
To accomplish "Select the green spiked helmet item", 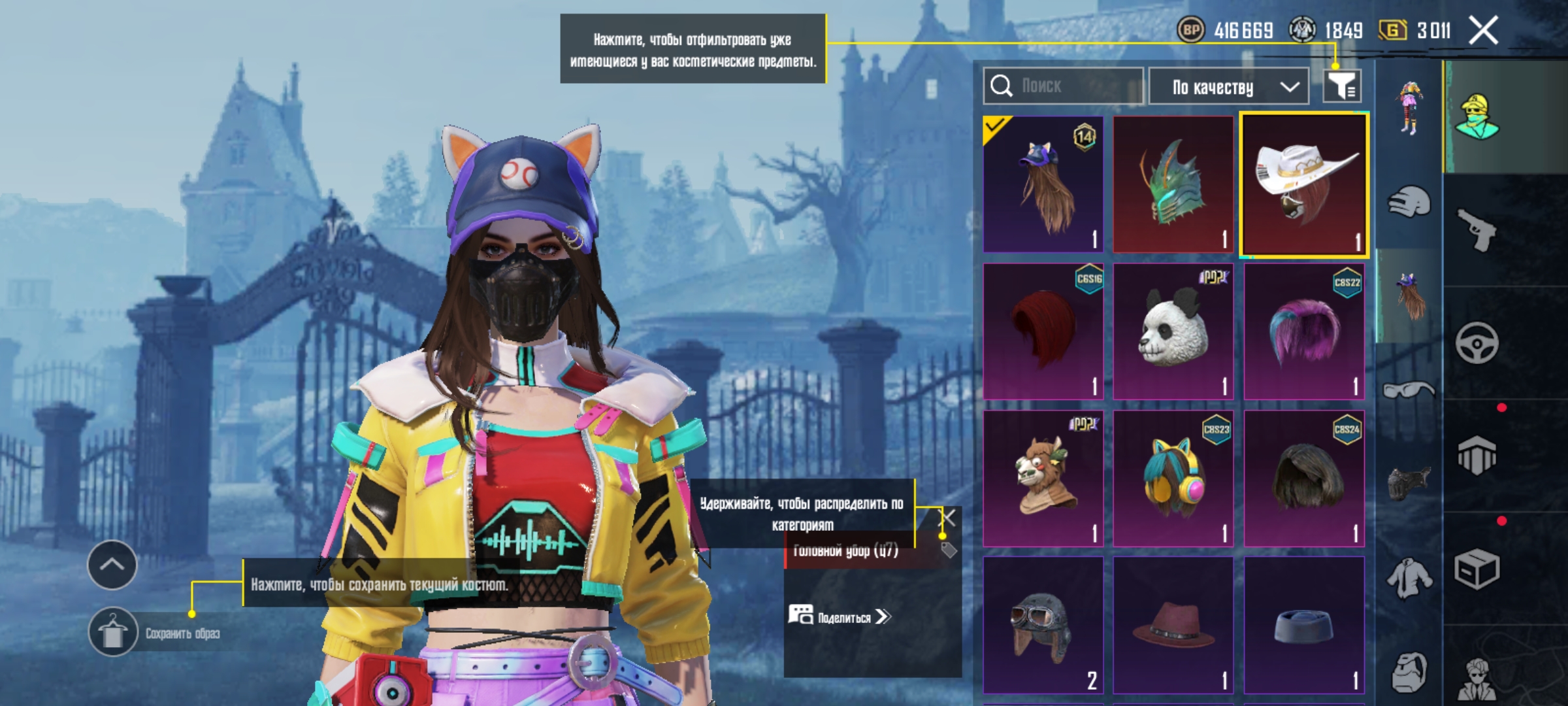I will click(1173, 184).
